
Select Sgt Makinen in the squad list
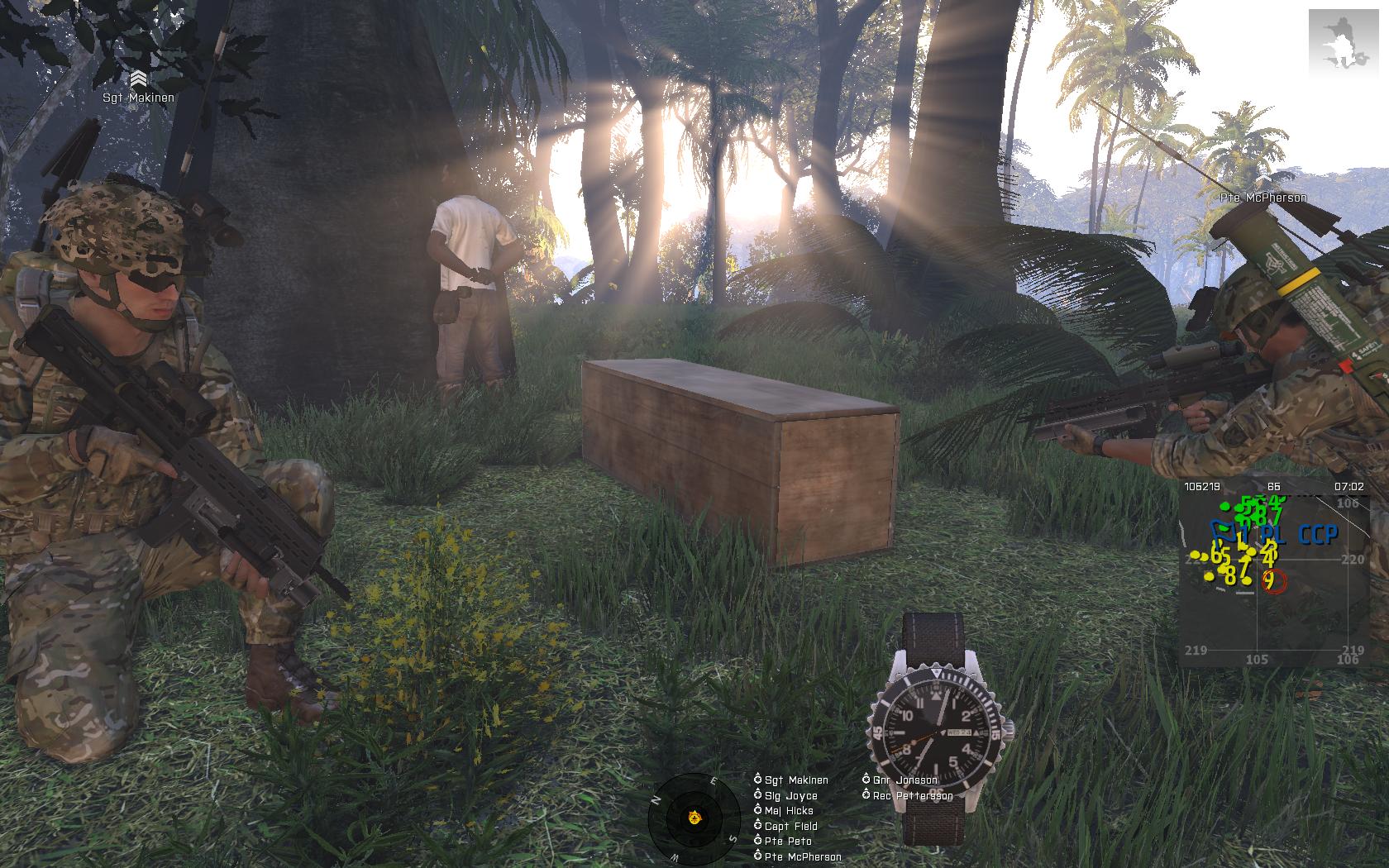(795, 780)
